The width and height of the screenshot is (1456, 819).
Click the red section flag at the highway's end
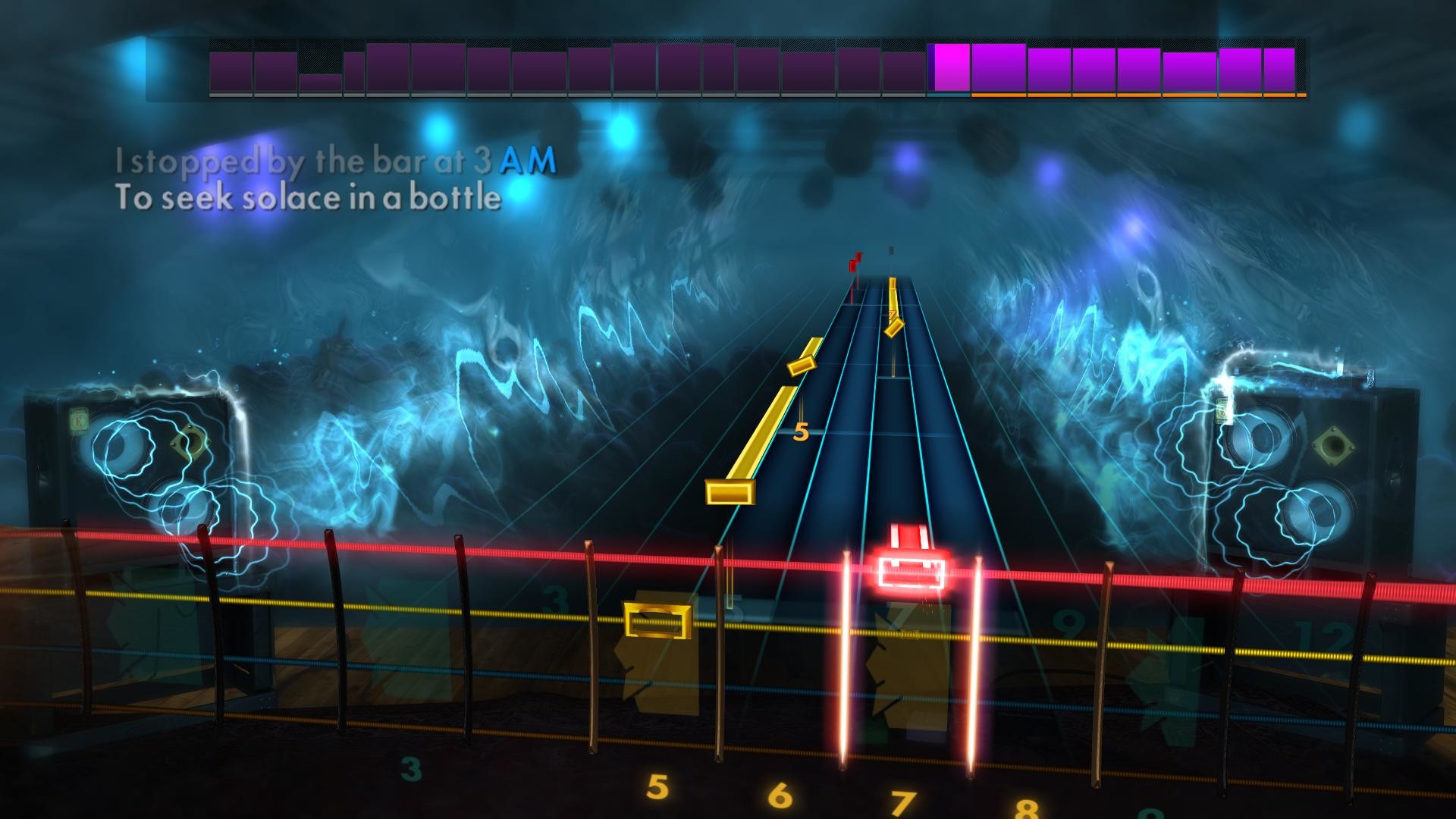854,262
